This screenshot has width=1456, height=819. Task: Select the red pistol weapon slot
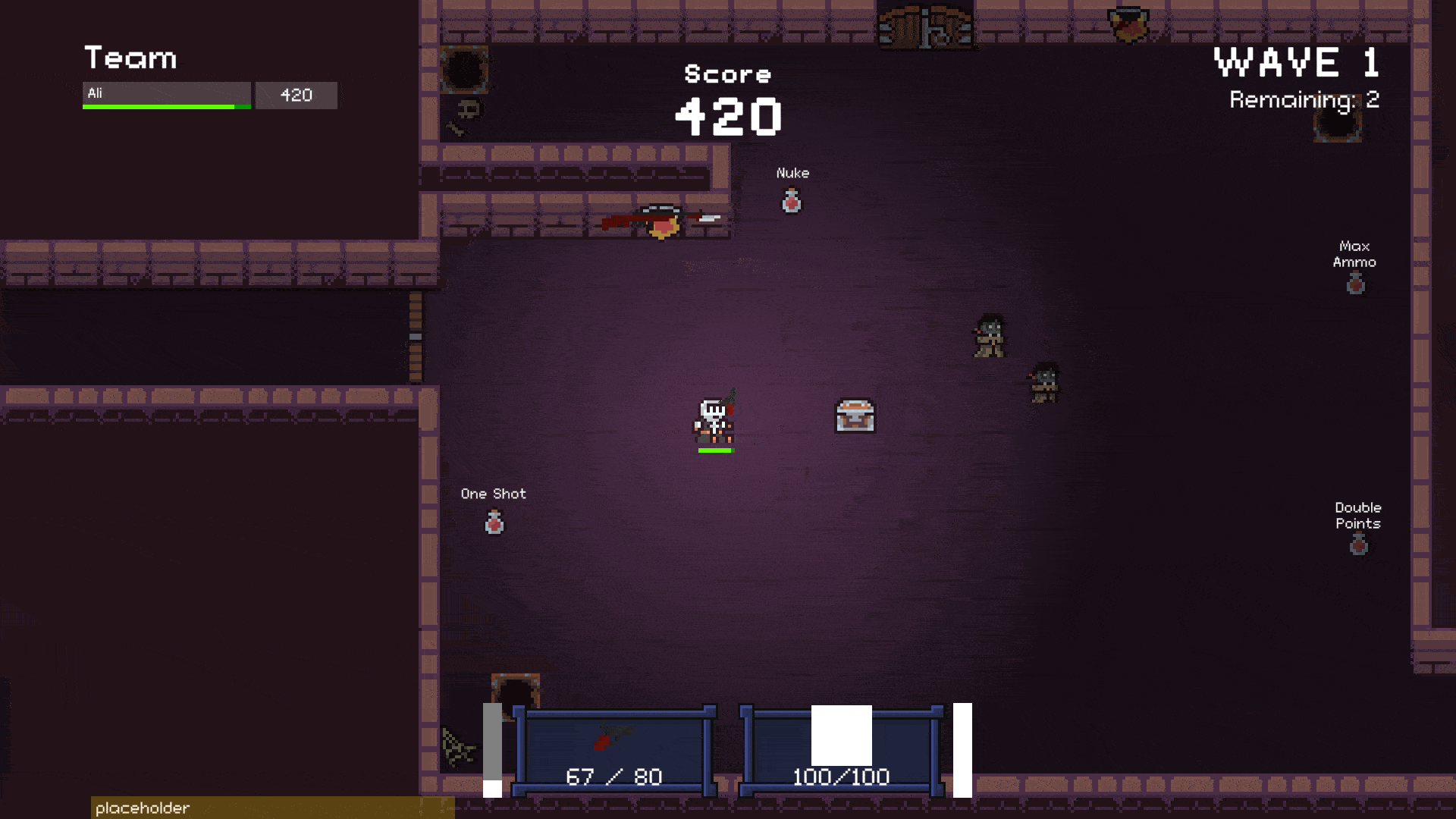coord(614,752)
